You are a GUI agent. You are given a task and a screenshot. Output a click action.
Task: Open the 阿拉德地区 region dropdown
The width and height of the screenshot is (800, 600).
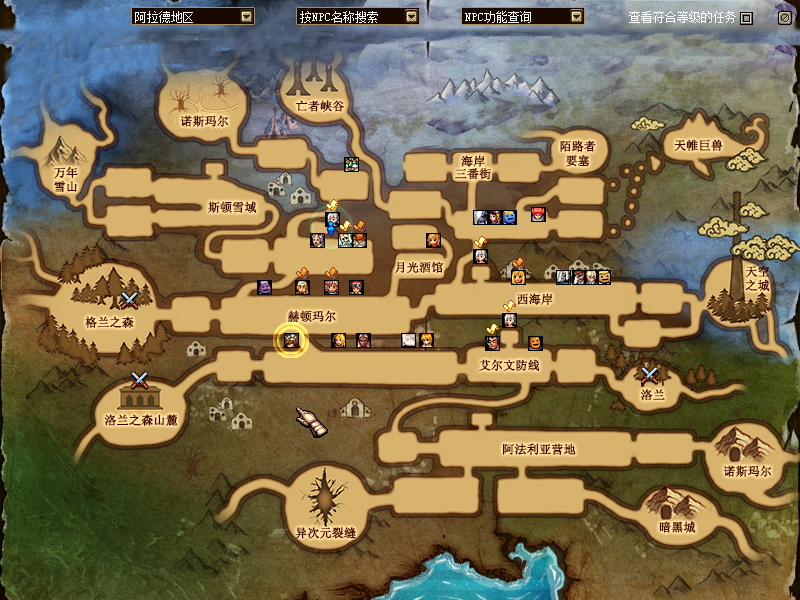(x=247, y=17)
